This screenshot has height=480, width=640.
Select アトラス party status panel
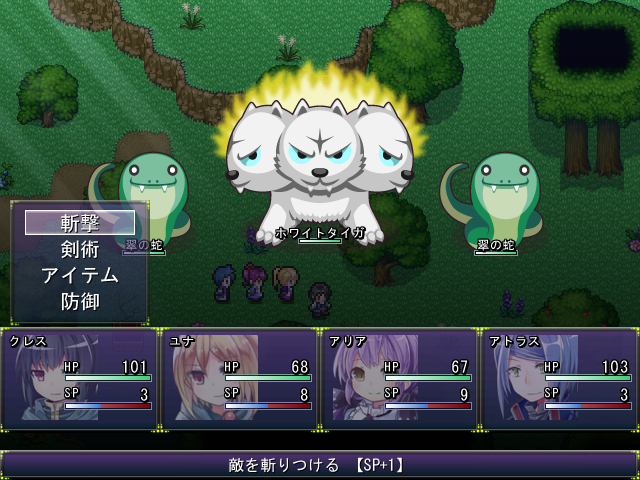(560, 380)
